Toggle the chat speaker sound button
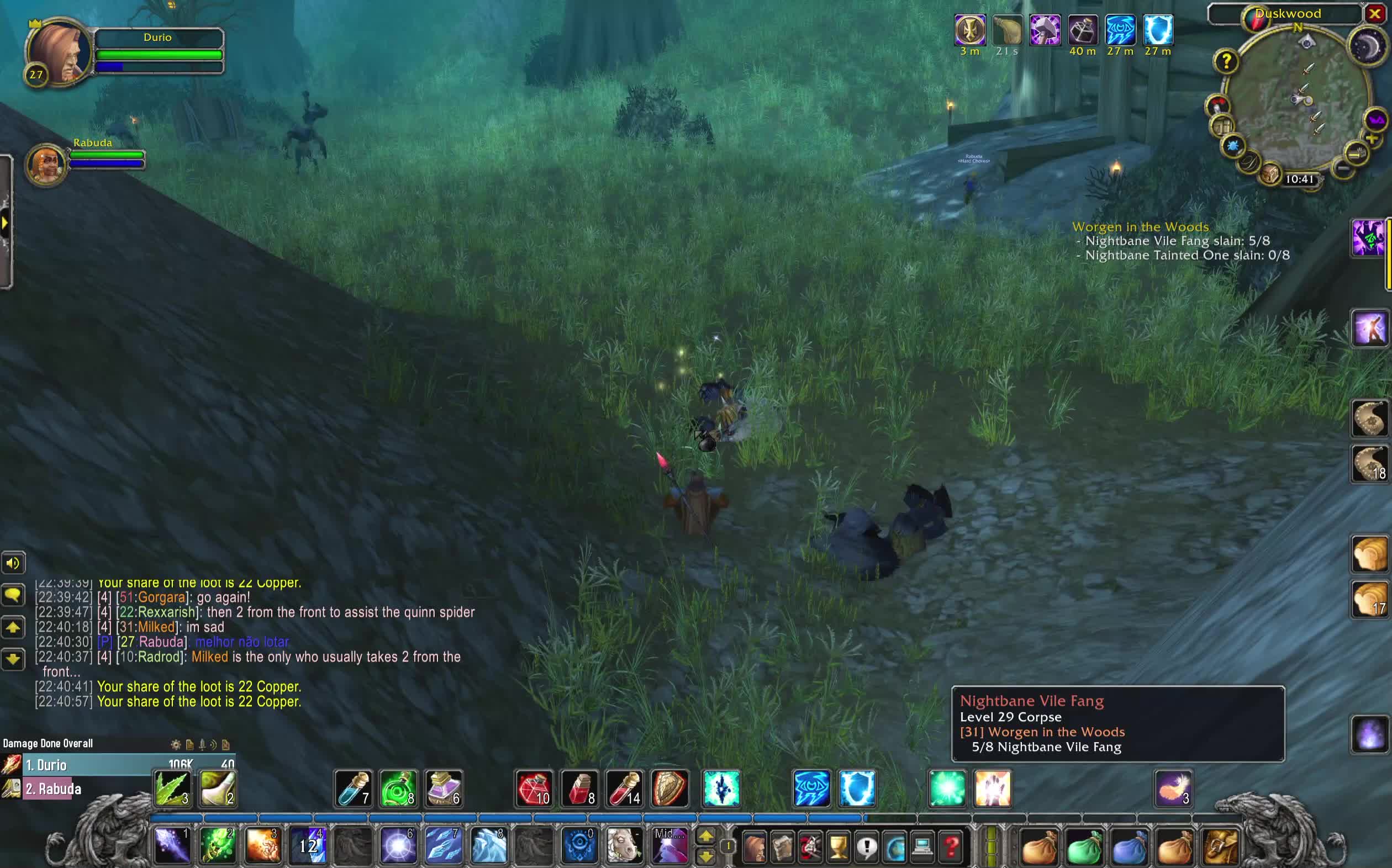 point(13,563)
